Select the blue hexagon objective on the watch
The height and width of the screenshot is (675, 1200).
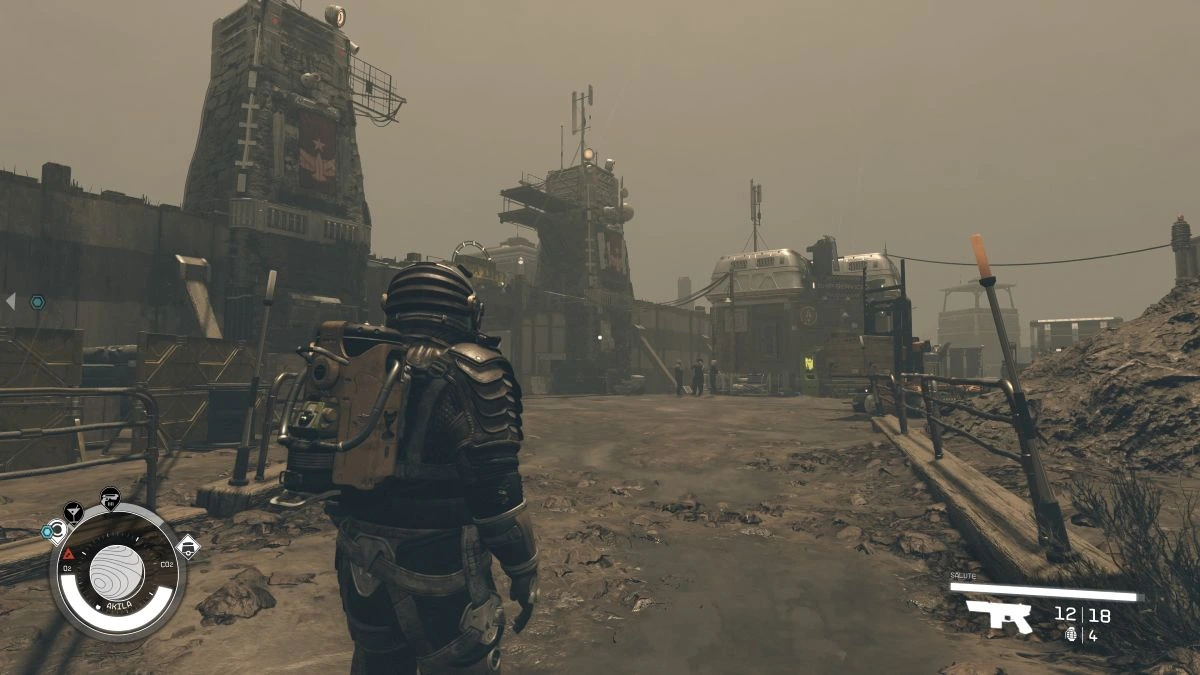click(x=48, y=532)
